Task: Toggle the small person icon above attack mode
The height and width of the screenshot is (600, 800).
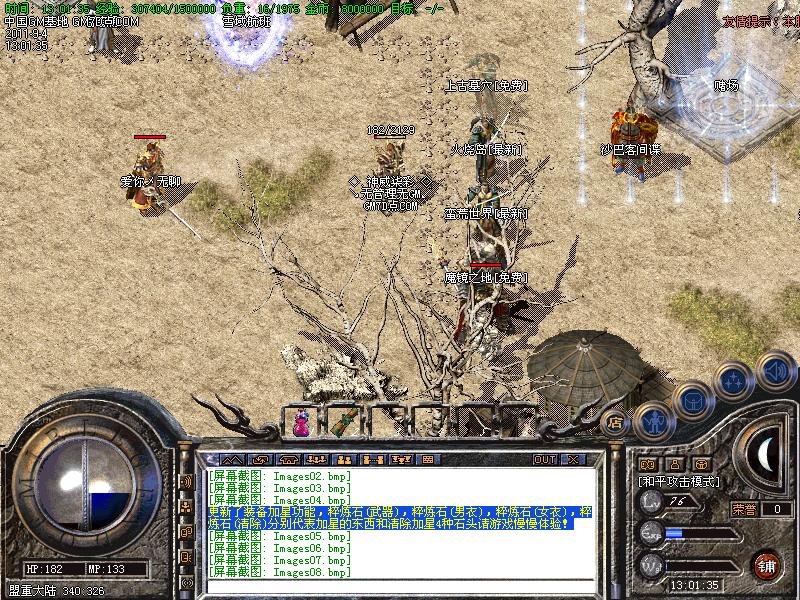Action: pyautogui.click(x=674, y=464)
